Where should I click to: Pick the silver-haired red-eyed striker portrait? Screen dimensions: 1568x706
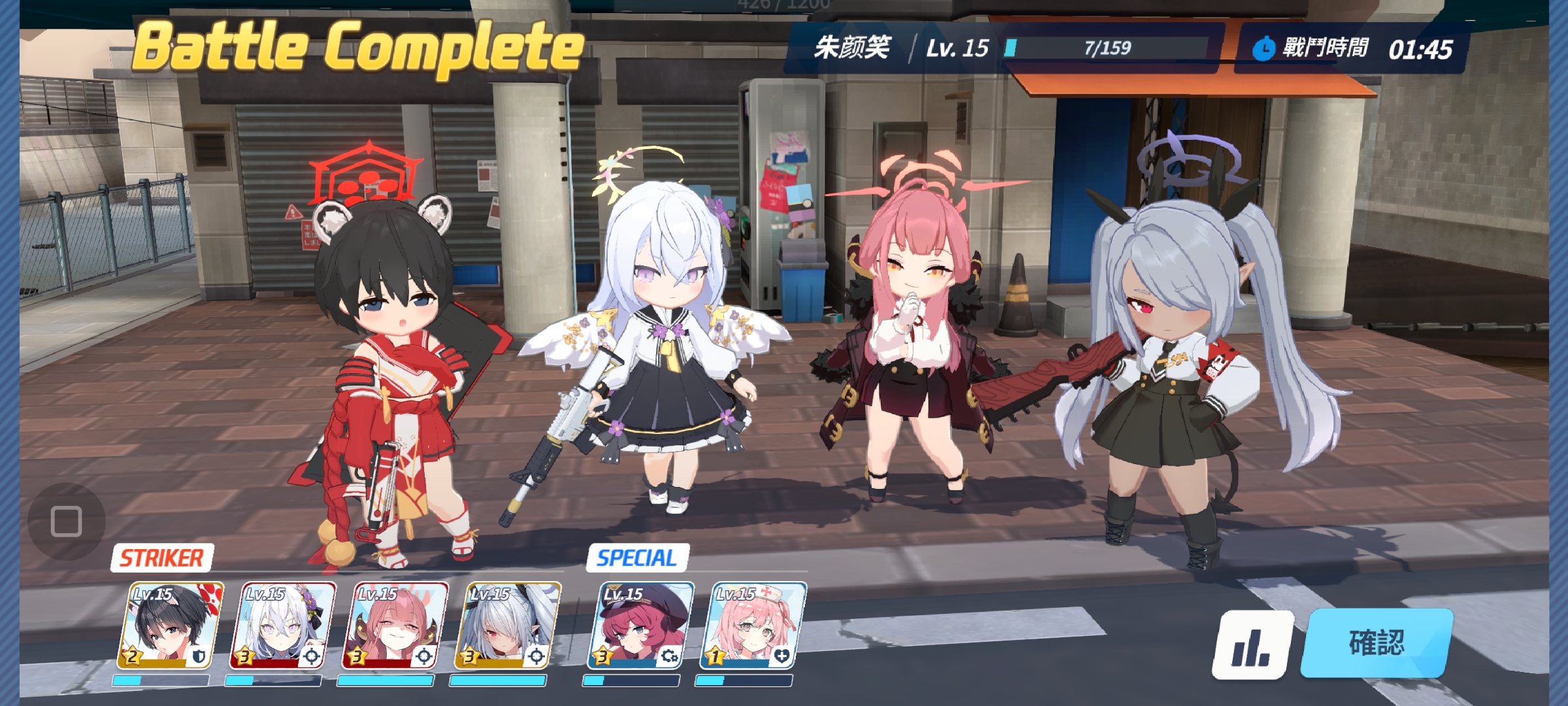[506, 626]
